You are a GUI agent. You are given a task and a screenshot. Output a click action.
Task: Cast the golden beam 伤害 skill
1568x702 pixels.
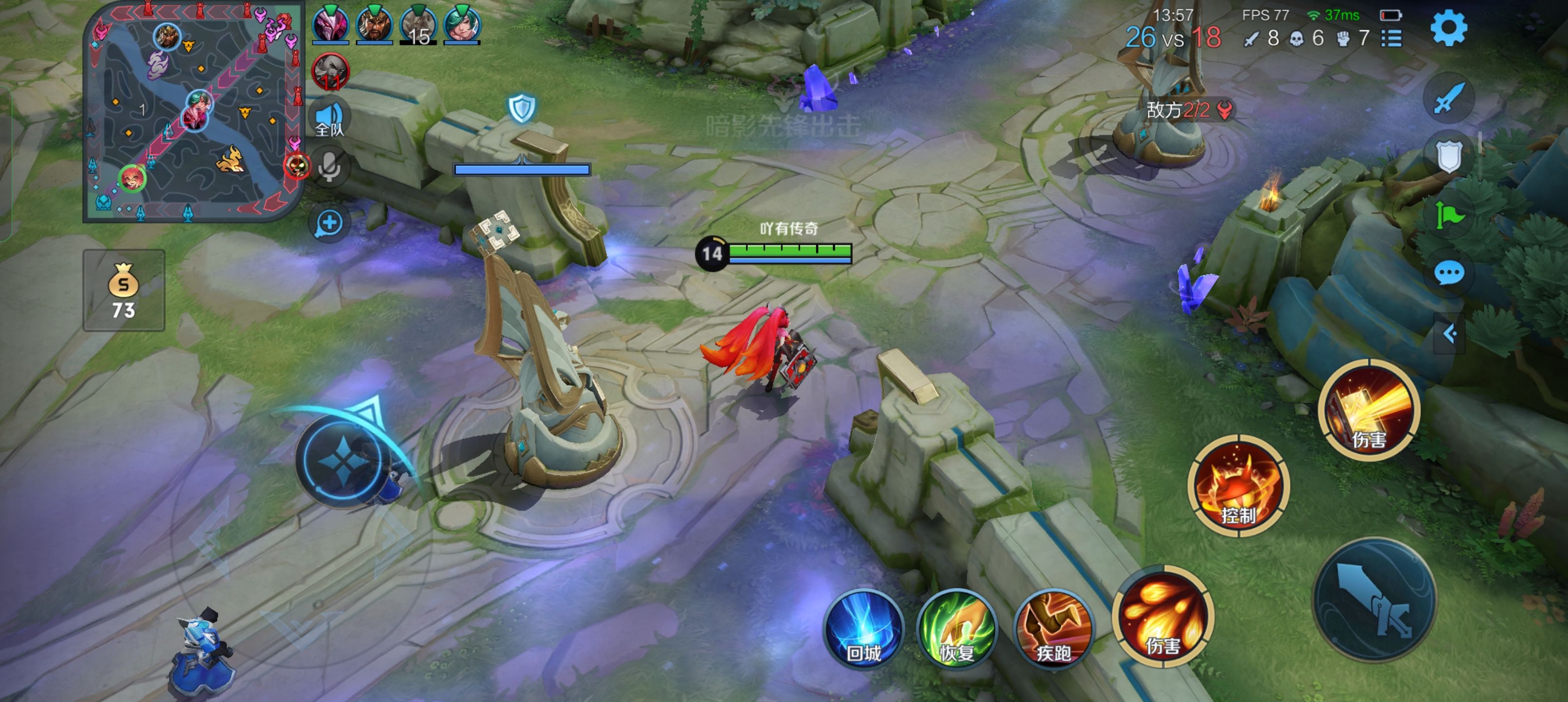1369,410
